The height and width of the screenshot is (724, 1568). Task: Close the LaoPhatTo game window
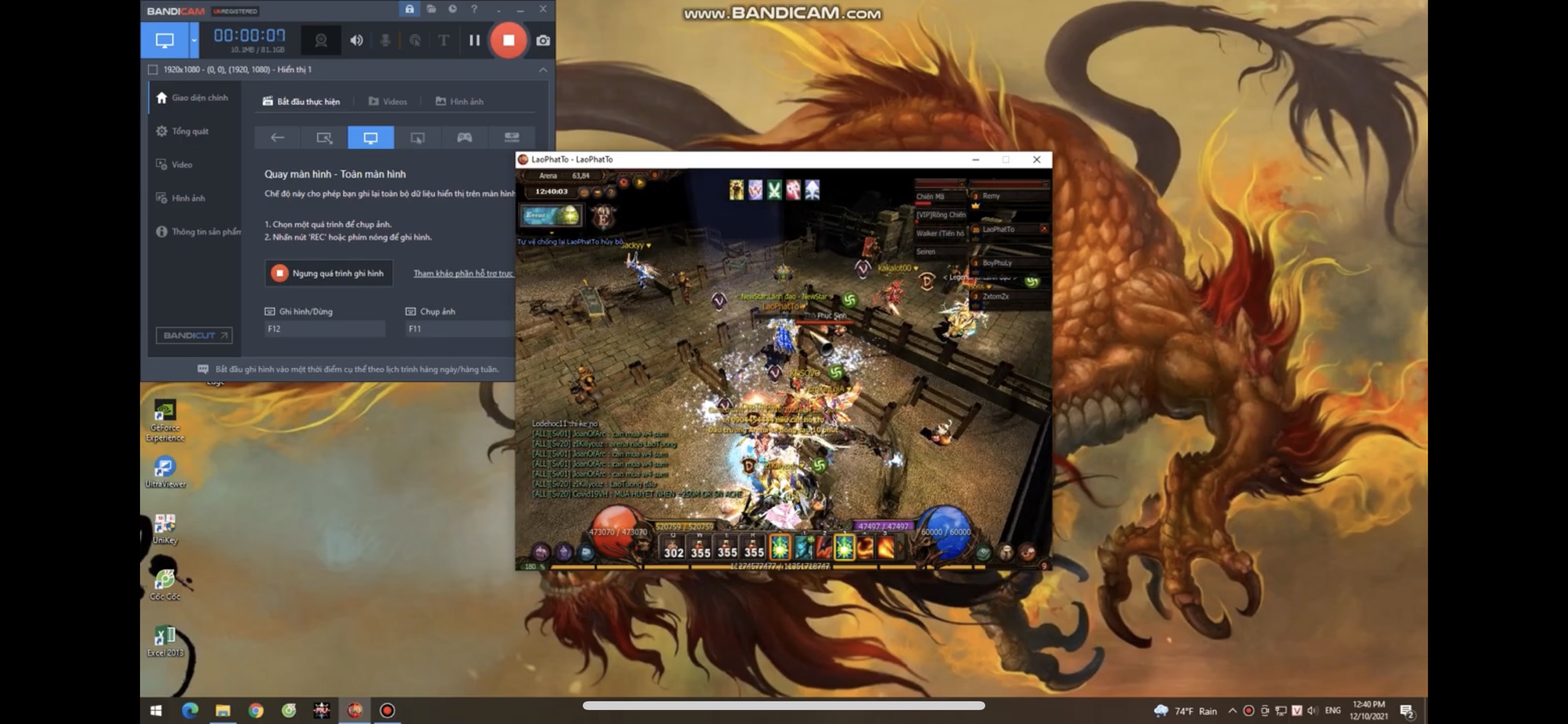(x=1037, y=160)
